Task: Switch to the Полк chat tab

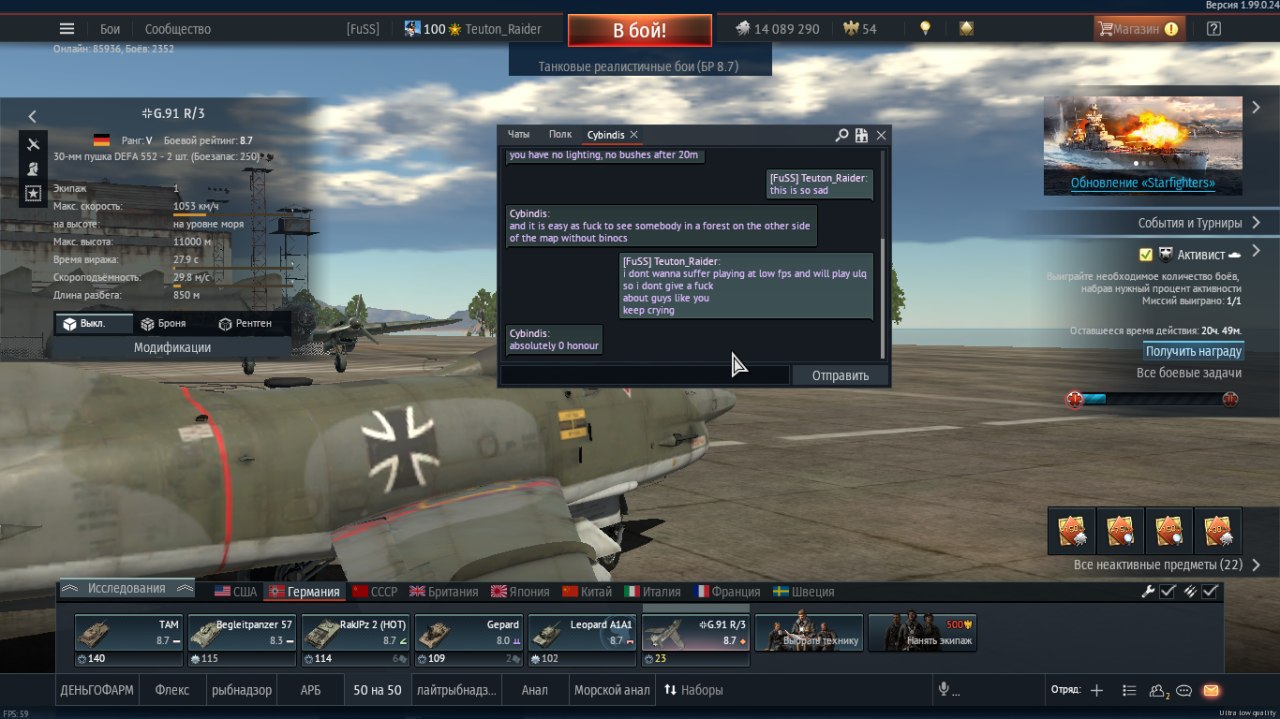Action: (x=560, y=135)
